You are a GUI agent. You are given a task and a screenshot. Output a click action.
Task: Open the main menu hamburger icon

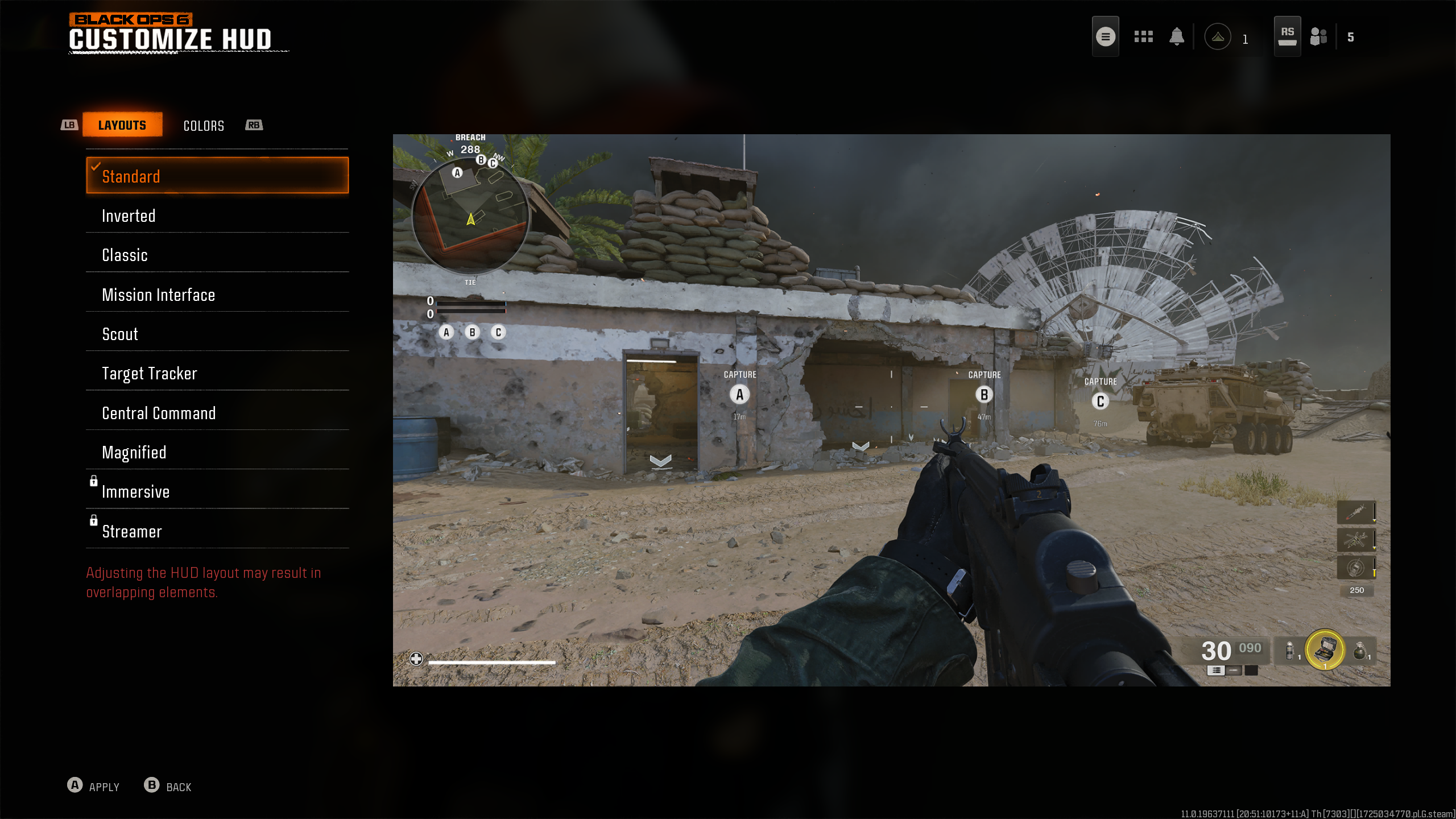(1105, 36)
